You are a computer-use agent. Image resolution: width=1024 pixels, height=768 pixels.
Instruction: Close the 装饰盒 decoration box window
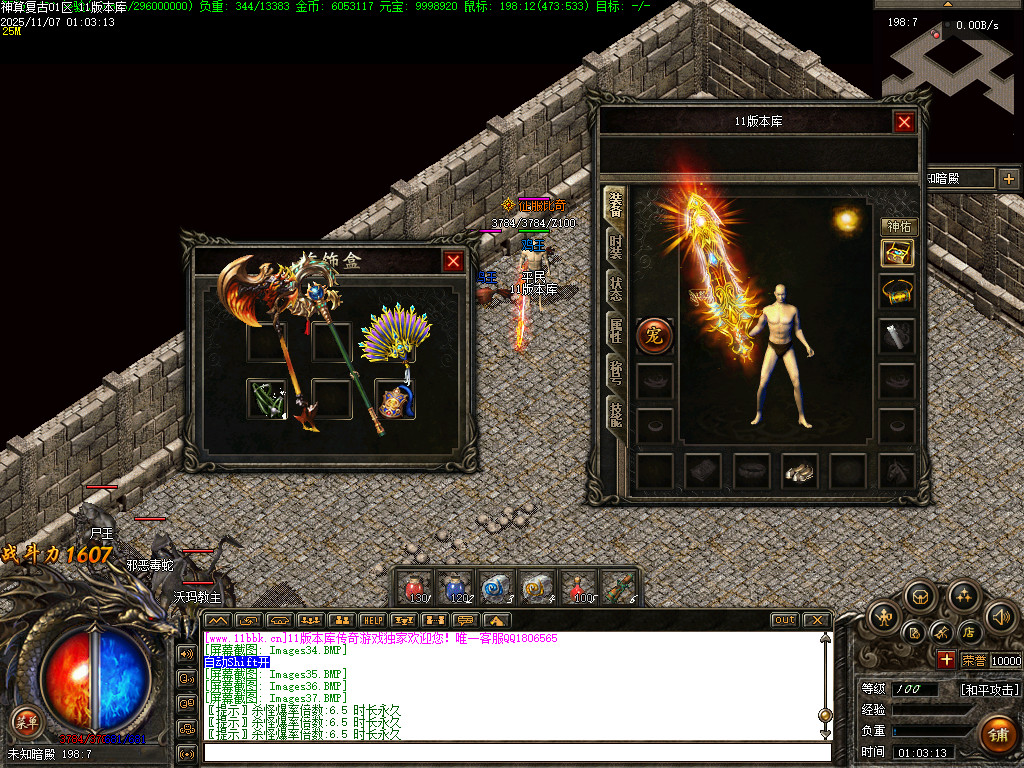pyautogui.click(x=453, y=261)
